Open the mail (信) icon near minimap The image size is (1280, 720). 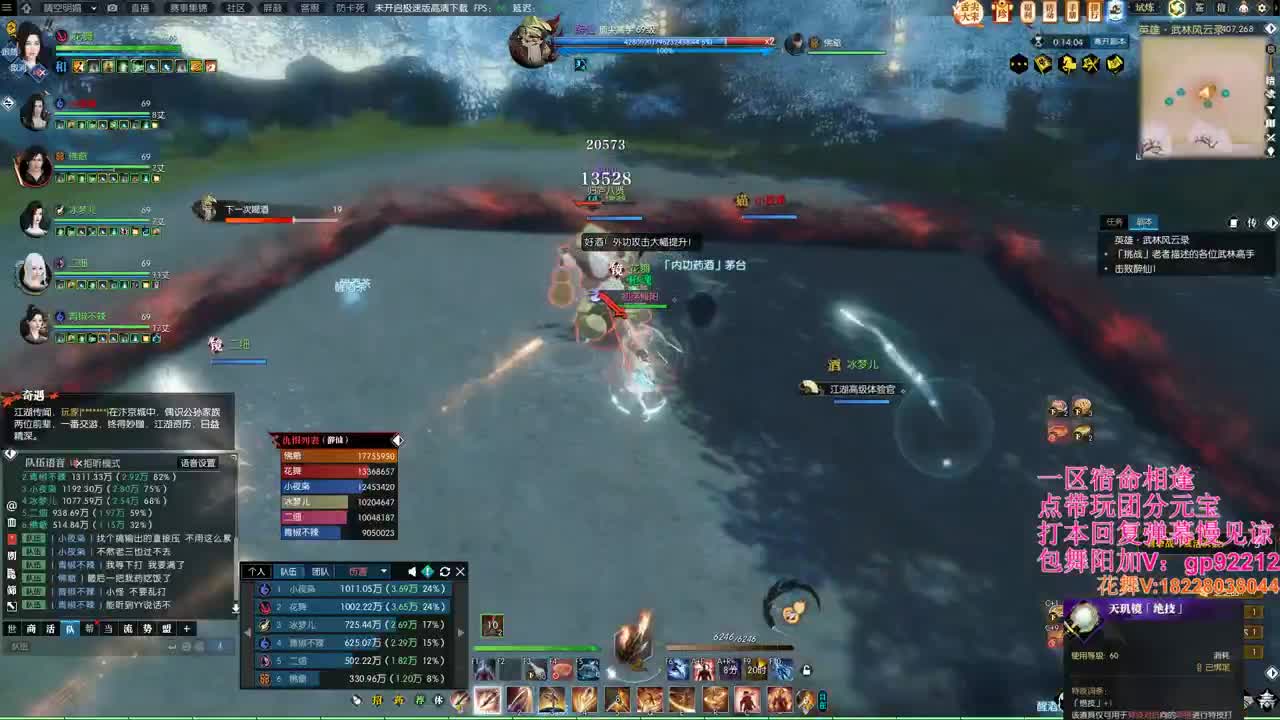tap(1223, 9)
